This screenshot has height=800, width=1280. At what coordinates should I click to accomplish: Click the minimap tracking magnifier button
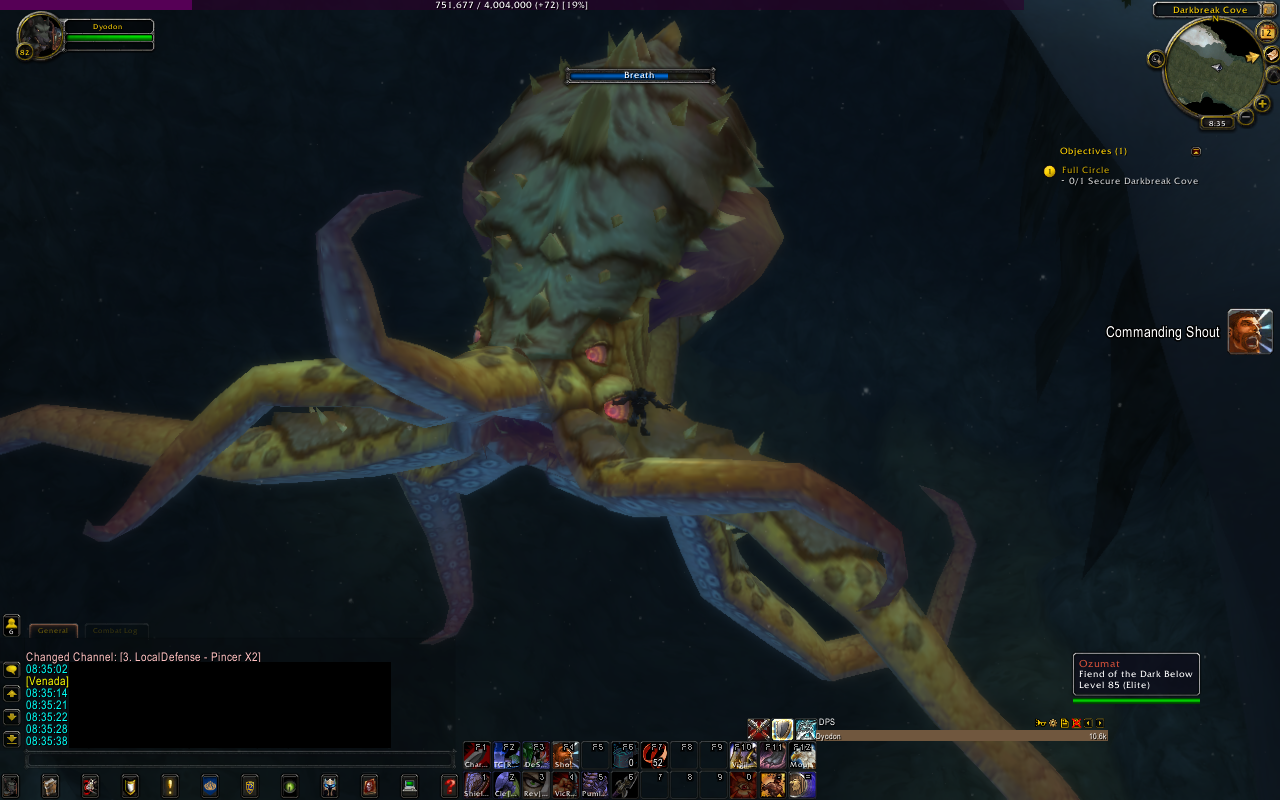[1157, 59]
